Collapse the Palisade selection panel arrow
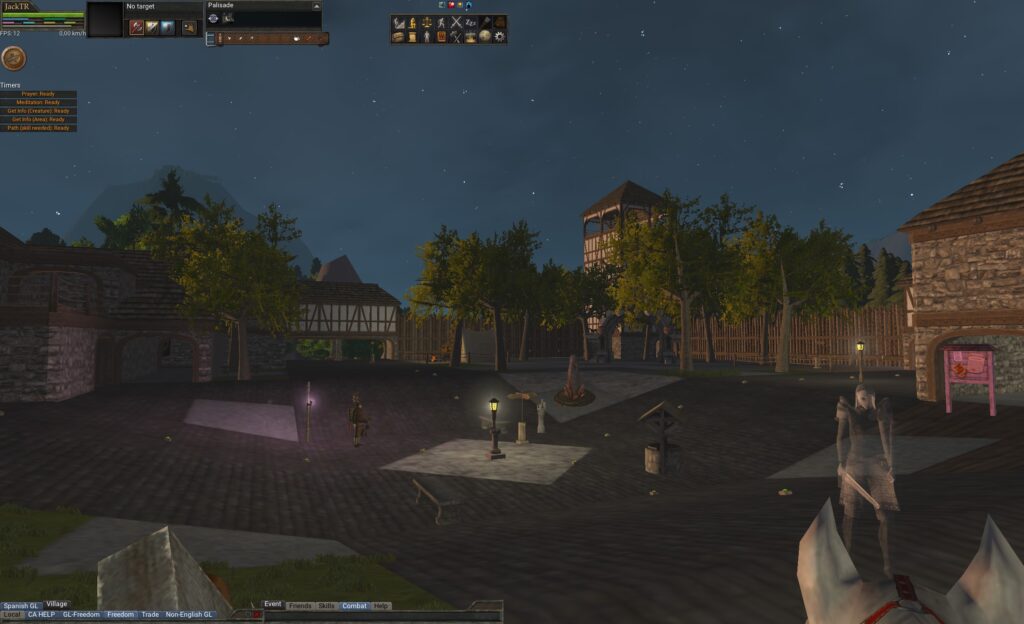The image size is (1024, 624). pos(317,6)
